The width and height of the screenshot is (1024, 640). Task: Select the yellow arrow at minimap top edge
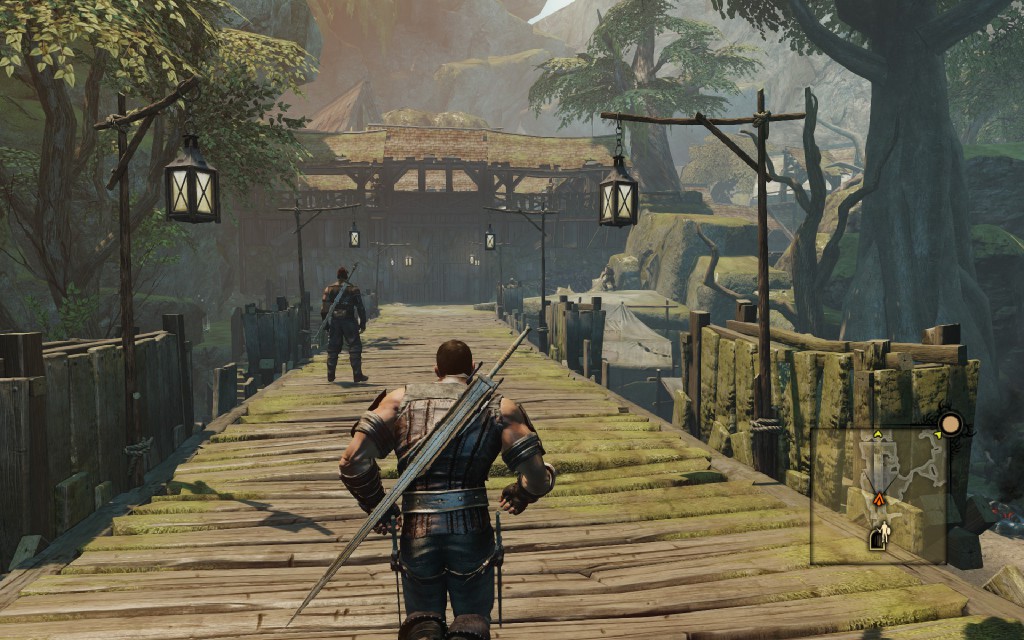(878, 434)
